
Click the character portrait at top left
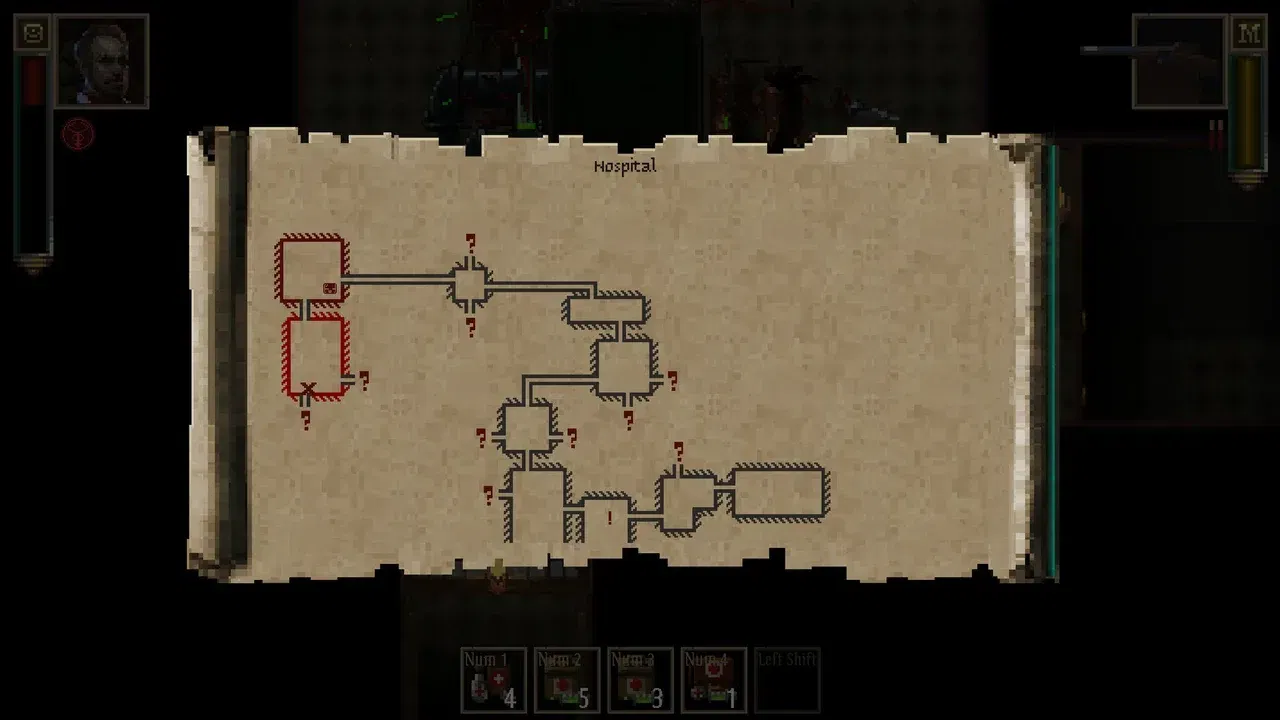tap(100, 60)
